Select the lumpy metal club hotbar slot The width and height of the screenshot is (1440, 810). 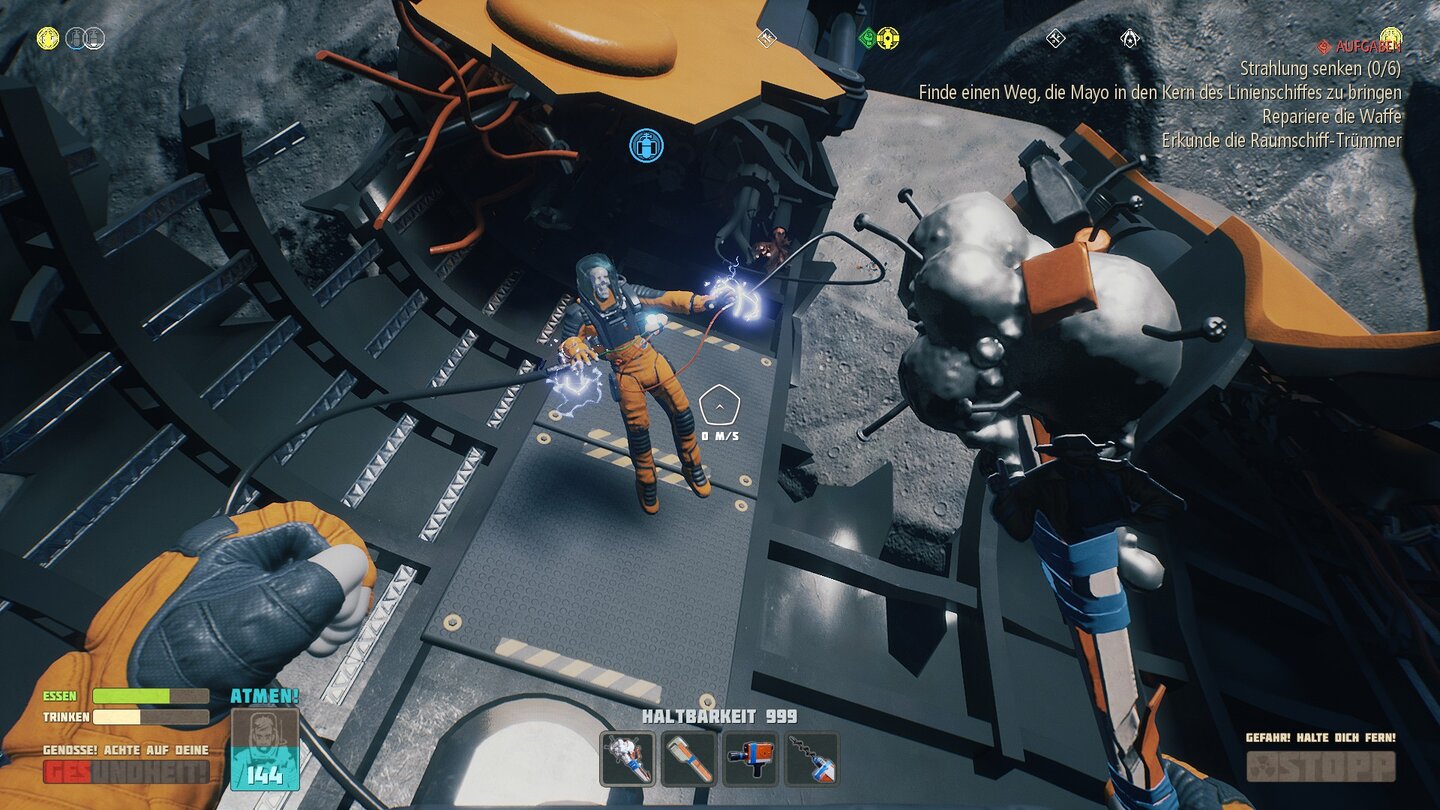(627, 759)
